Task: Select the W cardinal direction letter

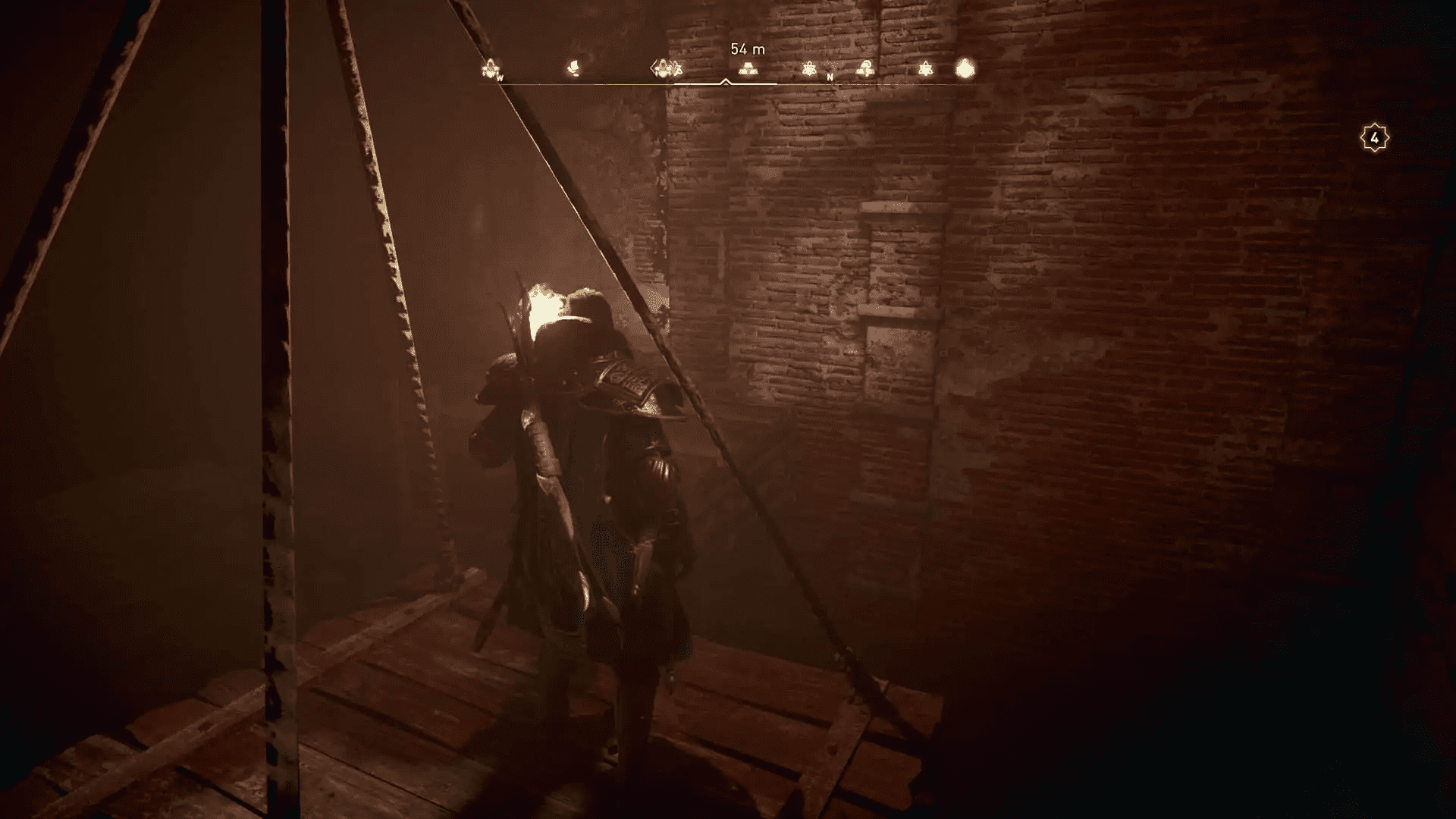Action: point(500,78)
